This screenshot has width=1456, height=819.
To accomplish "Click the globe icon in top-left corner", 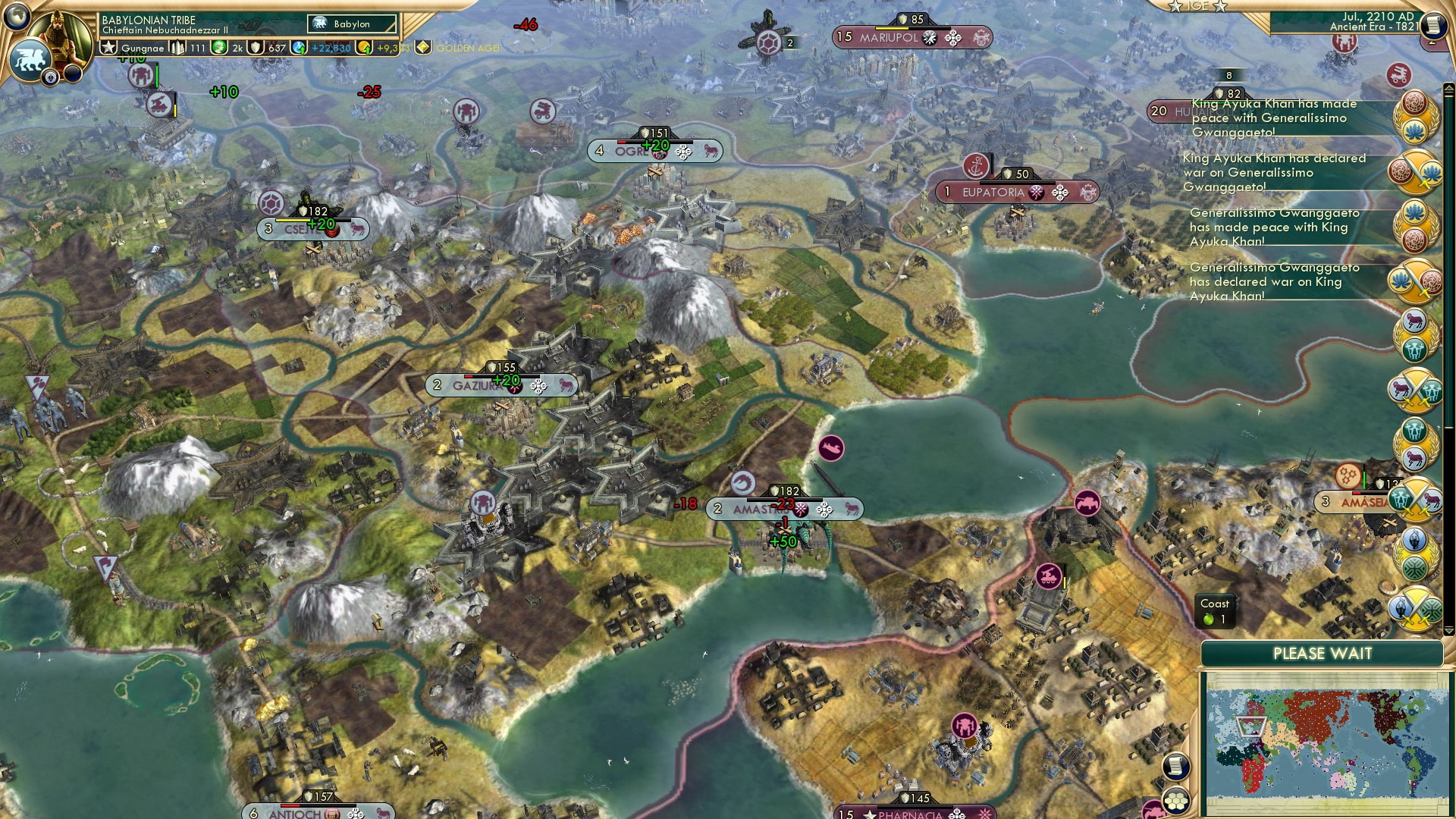I will coord(17,17).
